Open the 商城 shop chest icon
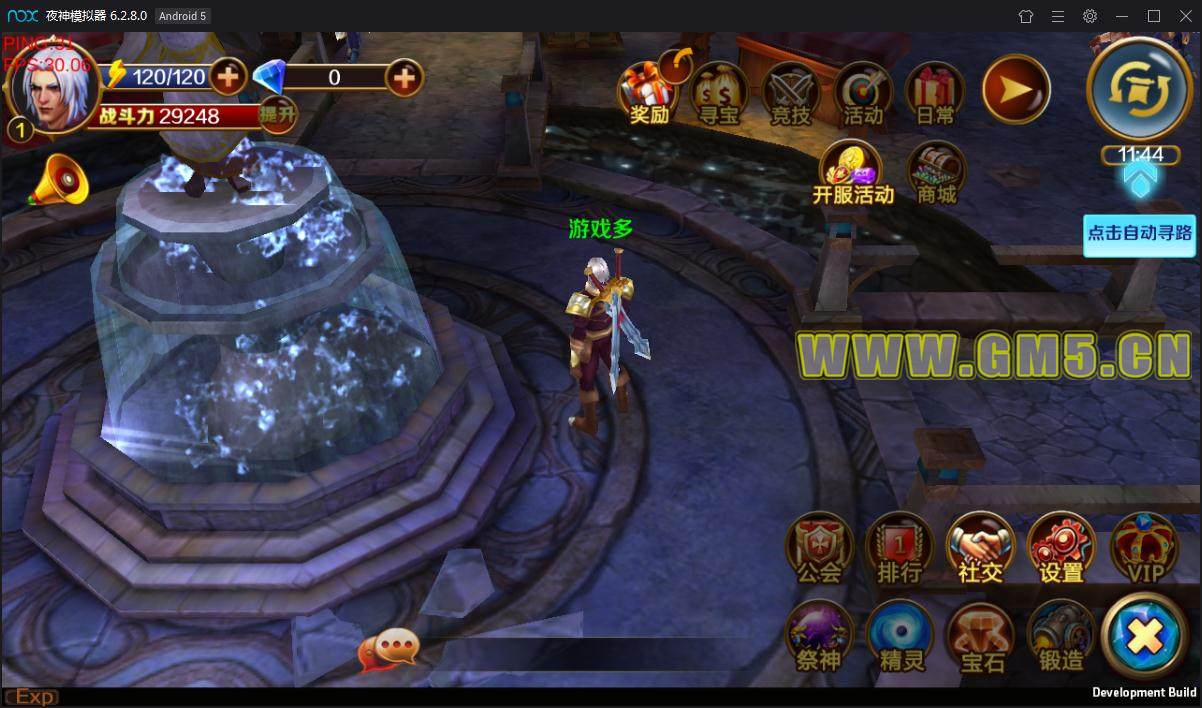This screenshot has width=1202, height=708. coord(936,172)
